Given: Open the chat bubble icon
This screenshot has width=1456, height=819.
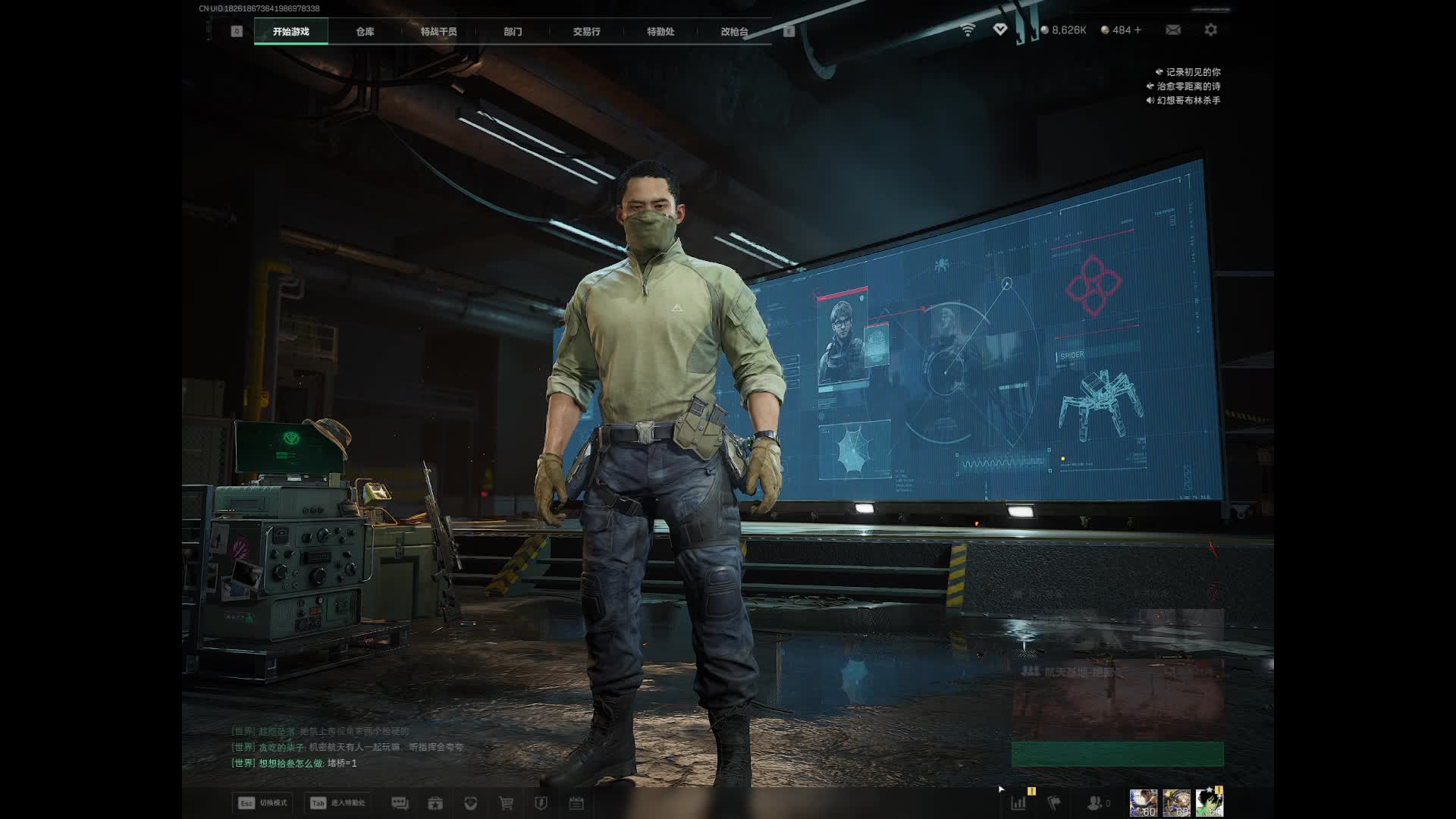Looking at the screenshot, I should click(400, 803).
